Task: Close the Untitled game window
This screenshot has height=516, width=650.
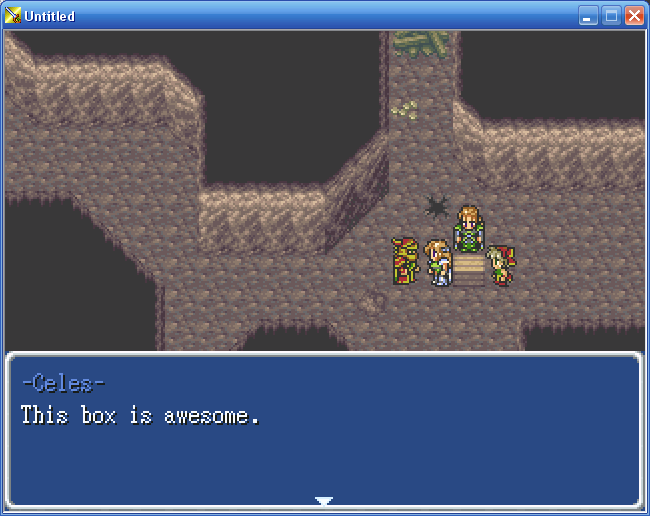Action: click(634, 16)
